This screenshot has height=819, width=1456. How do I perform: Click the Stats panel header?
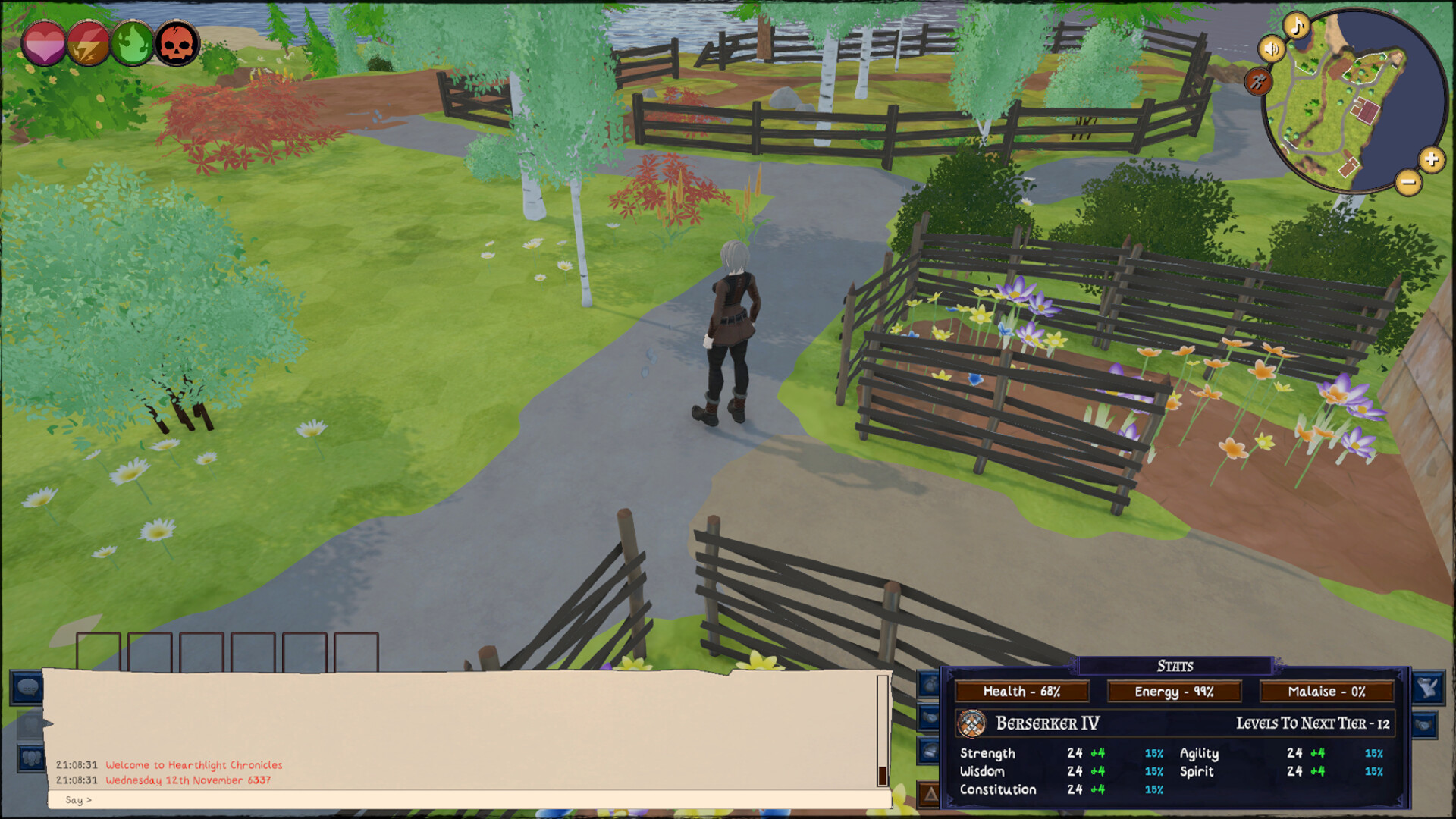pyautogui.click(x=1176, y=666)
